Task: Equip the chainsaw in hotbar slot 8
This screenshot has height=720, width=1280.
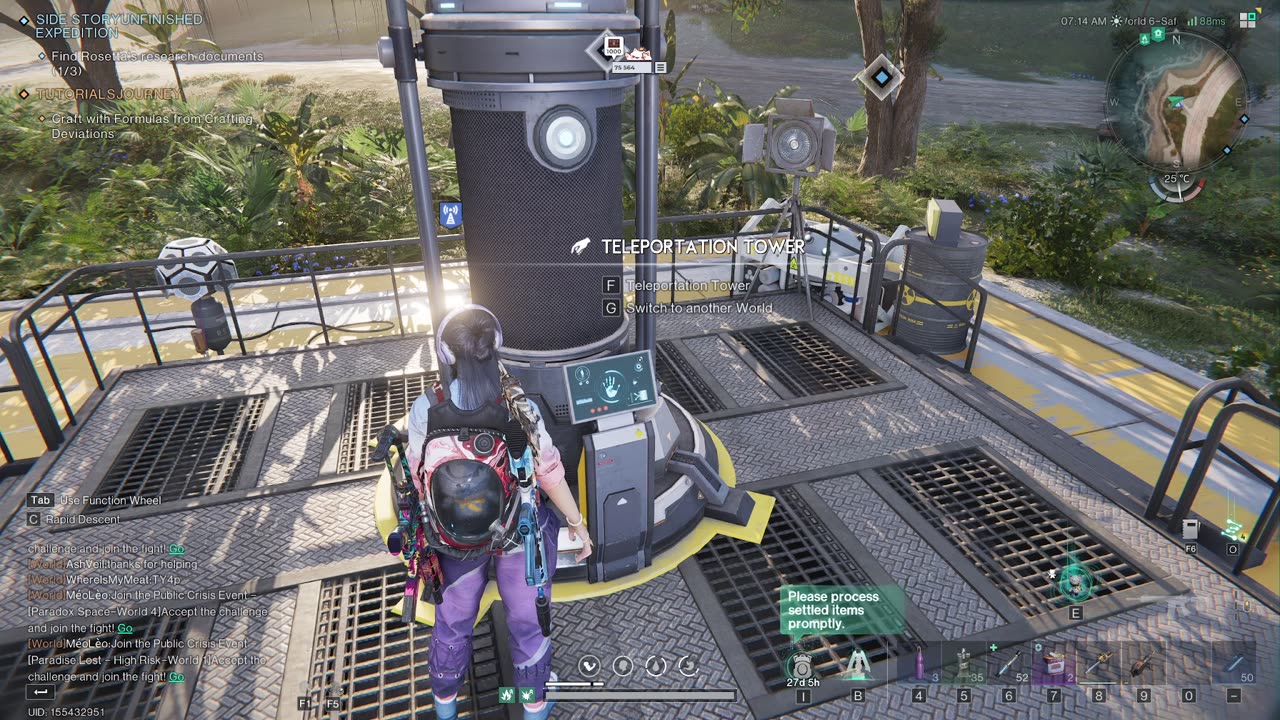Action: pos(1099,663)
